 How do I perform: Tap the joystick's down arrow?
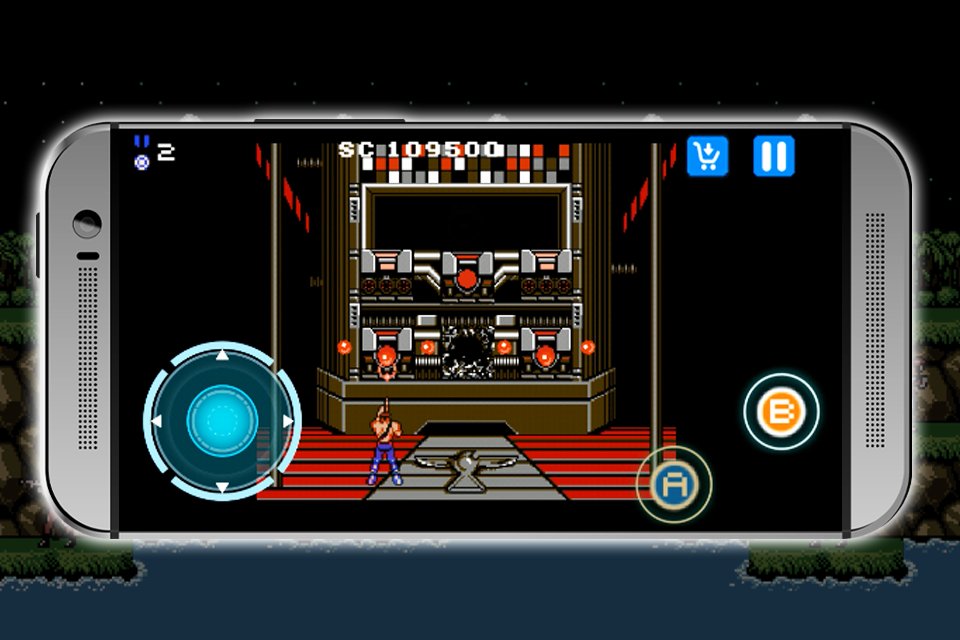click(222, 487)
